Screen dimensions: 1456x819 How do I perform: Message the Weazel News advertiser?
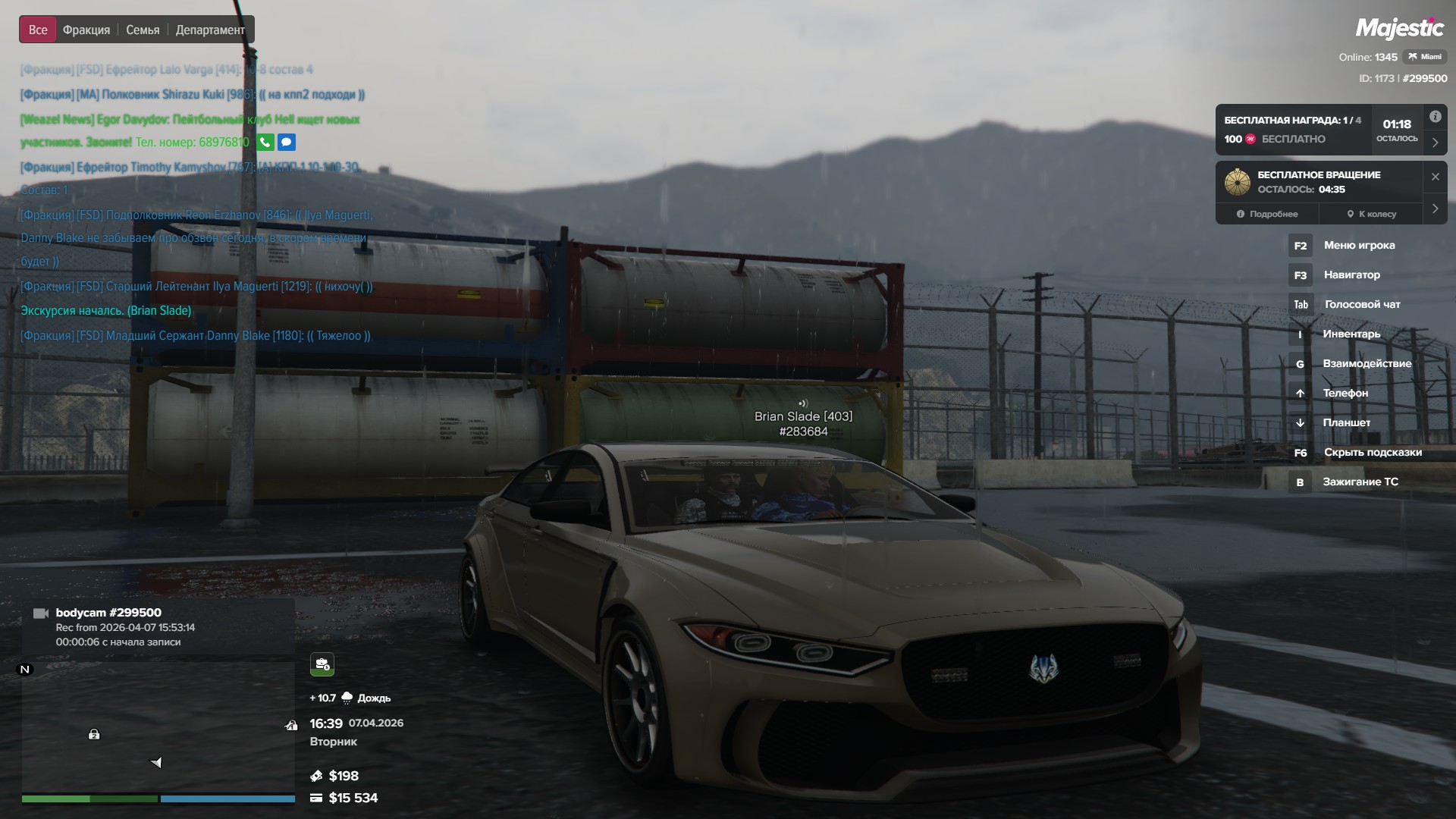(287, 142)
